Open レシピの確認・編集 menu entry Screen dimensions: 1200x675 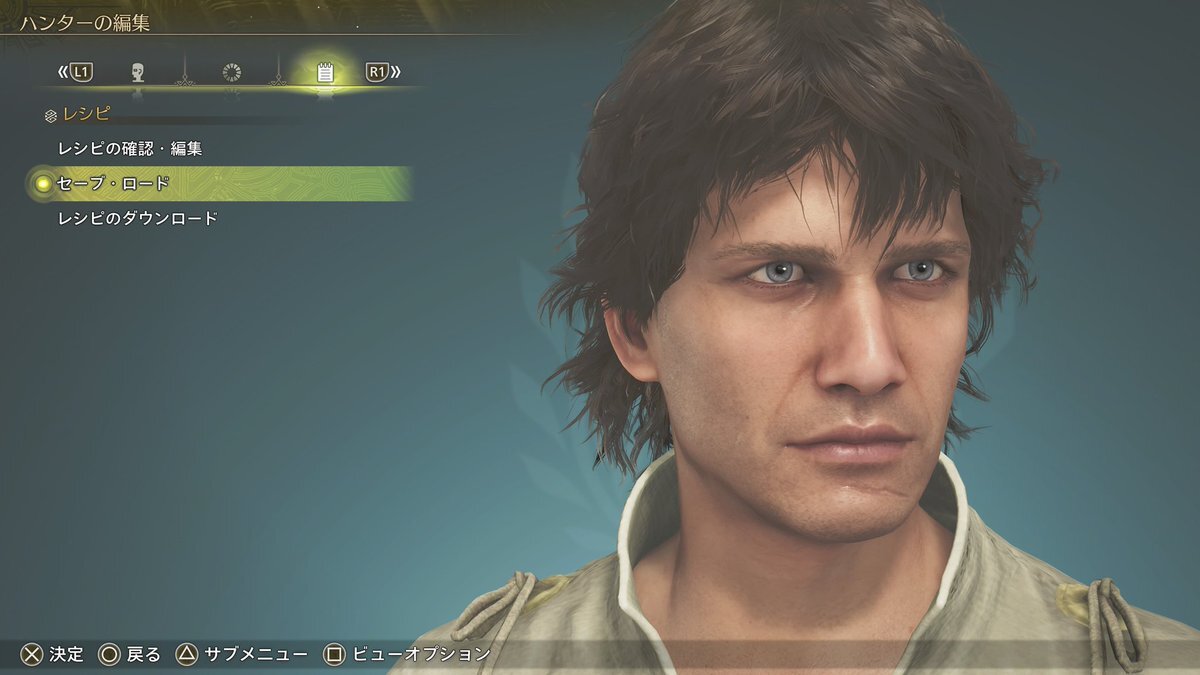[130, 149]
